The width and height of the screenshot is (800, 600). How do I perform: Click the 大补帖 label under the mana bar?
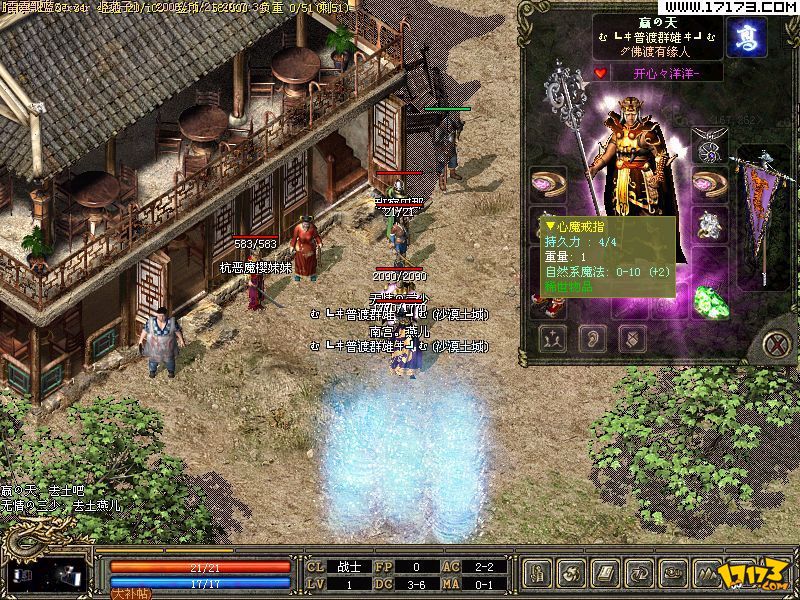tap(128, 593)
